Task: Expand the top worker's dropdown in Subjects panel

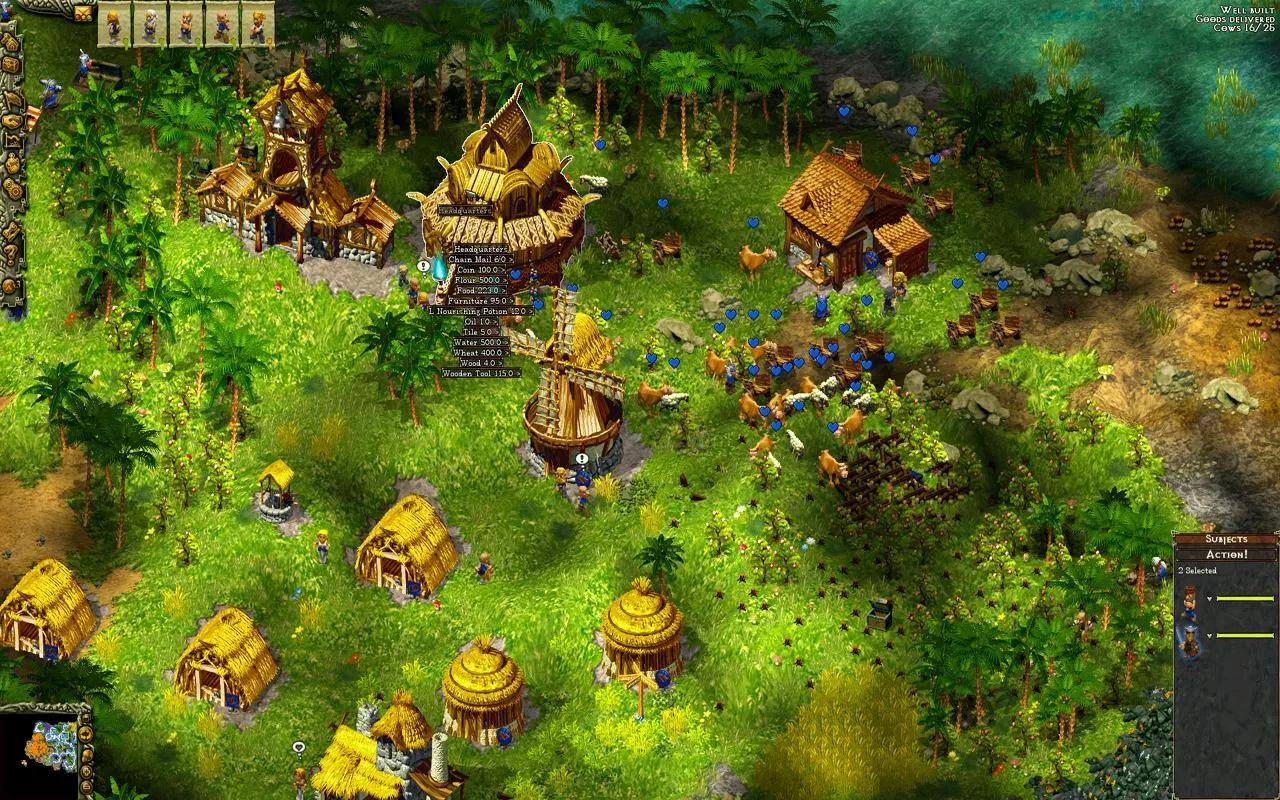Action: [1209, 599]
